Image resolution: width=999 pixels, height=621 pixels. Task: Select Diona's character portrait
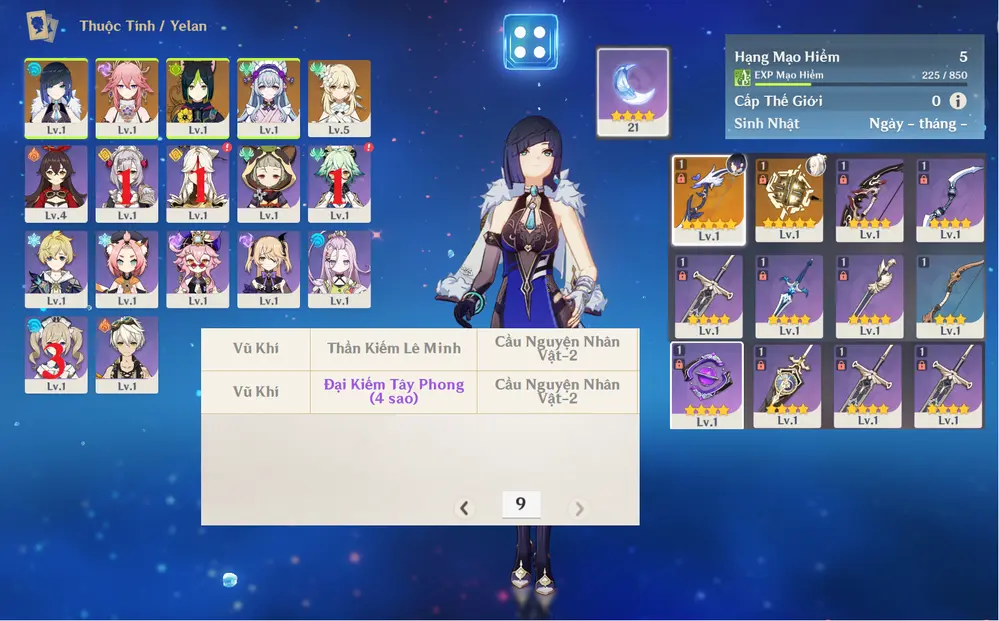pos(127,268)
